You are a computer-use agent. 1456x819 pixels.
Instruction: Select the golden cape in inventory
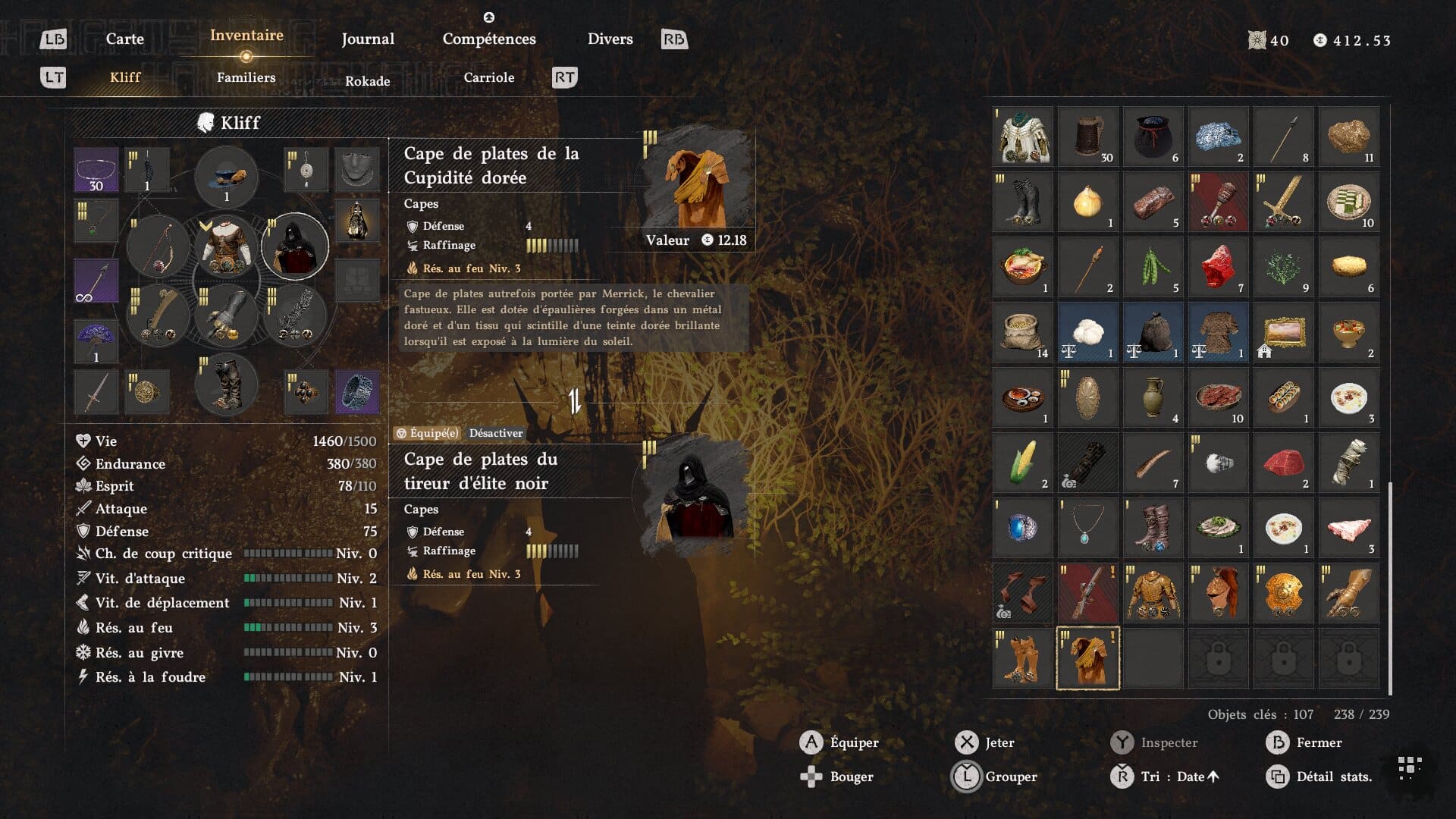(x=1087, y=657)
